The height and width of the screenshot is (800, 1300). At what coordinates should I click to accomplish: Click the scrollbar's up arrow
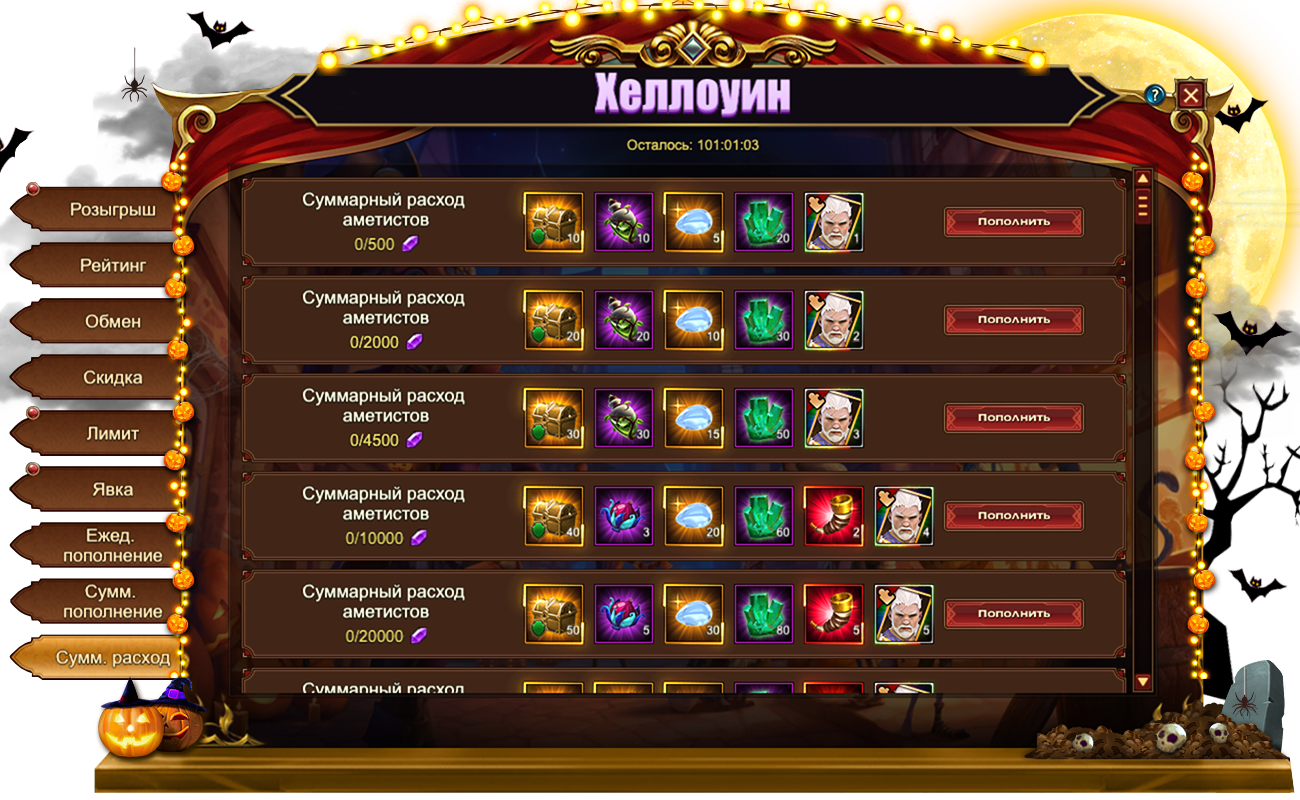1143,178
